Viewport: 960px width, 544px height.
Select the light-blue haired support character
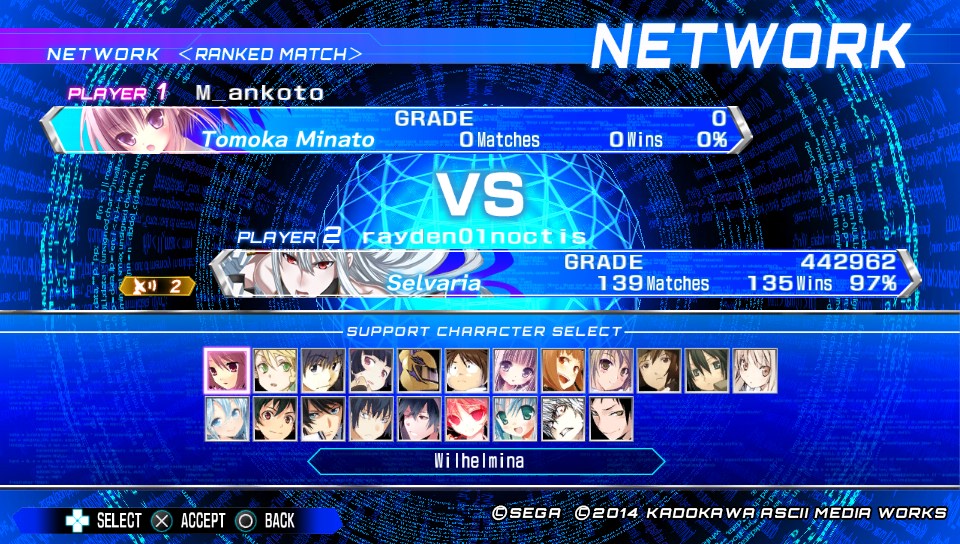(x=226, y=418)
